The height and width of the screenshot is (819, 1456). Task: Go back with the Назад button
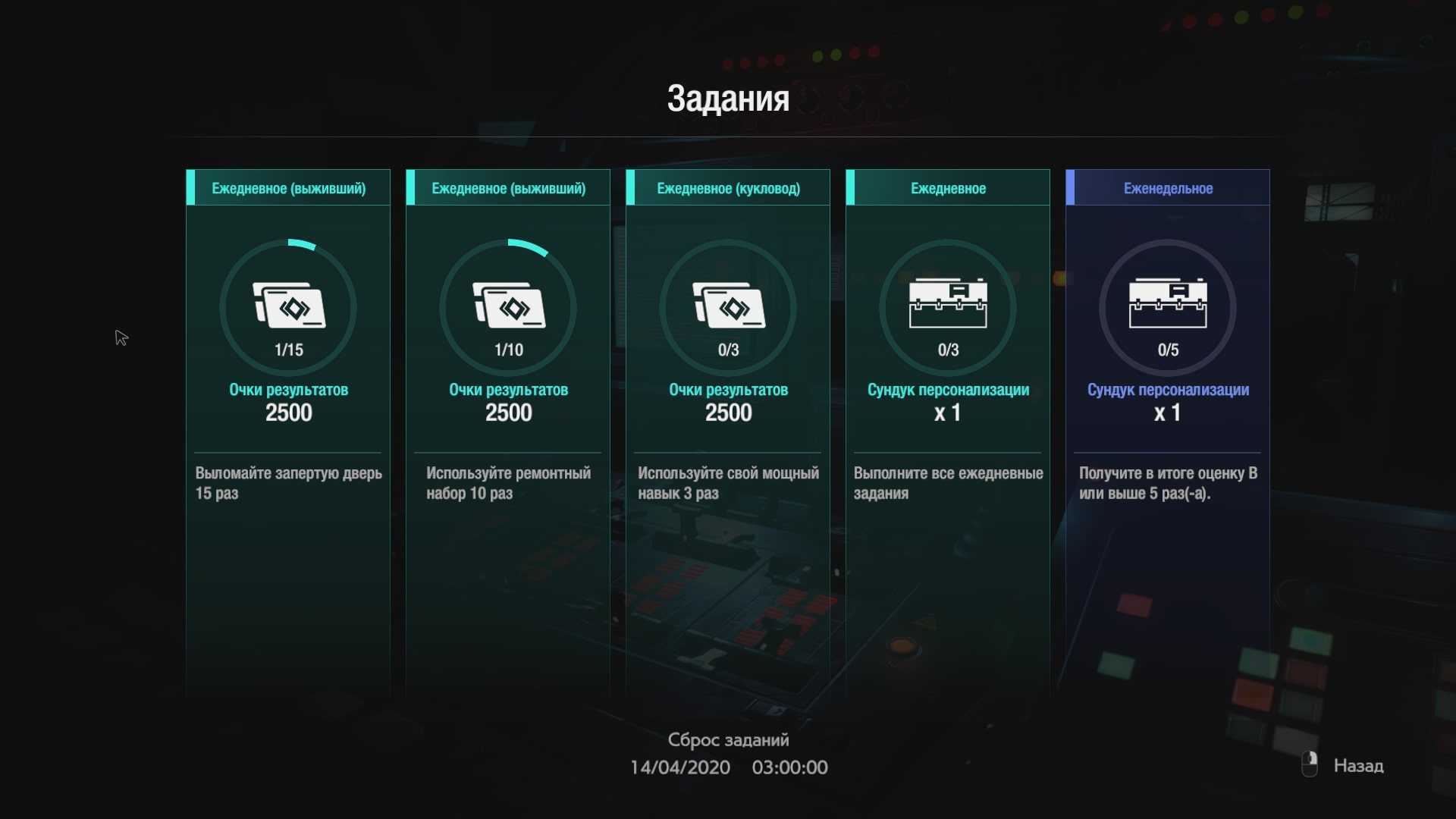(1357, 766)
